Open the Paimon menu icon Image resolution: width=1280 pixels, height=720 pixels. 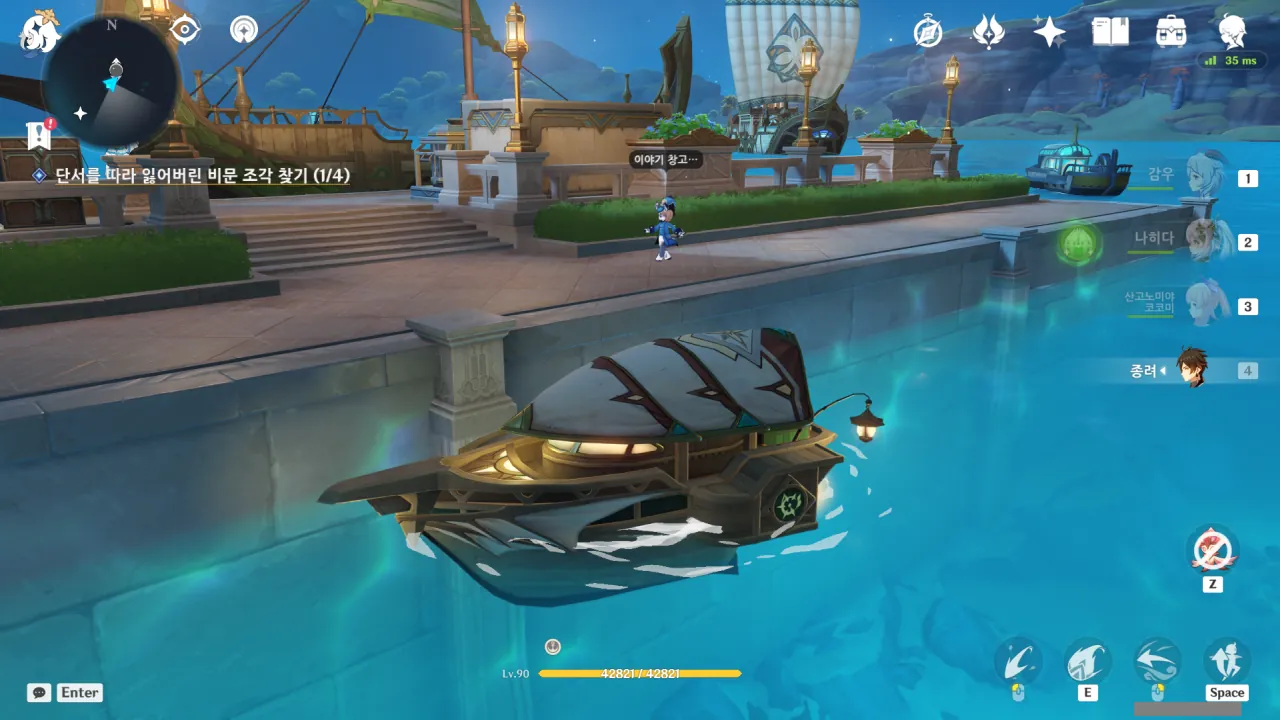pyautogui.click(x=41, y=32)
